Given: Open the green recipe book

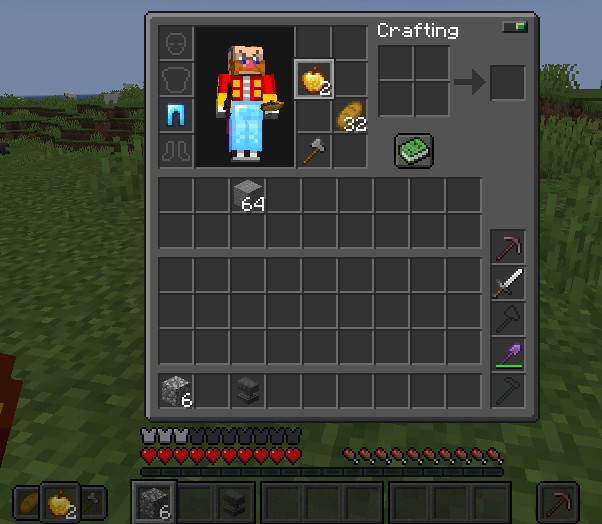Looking at the screenshot, I should click(413, 152).
